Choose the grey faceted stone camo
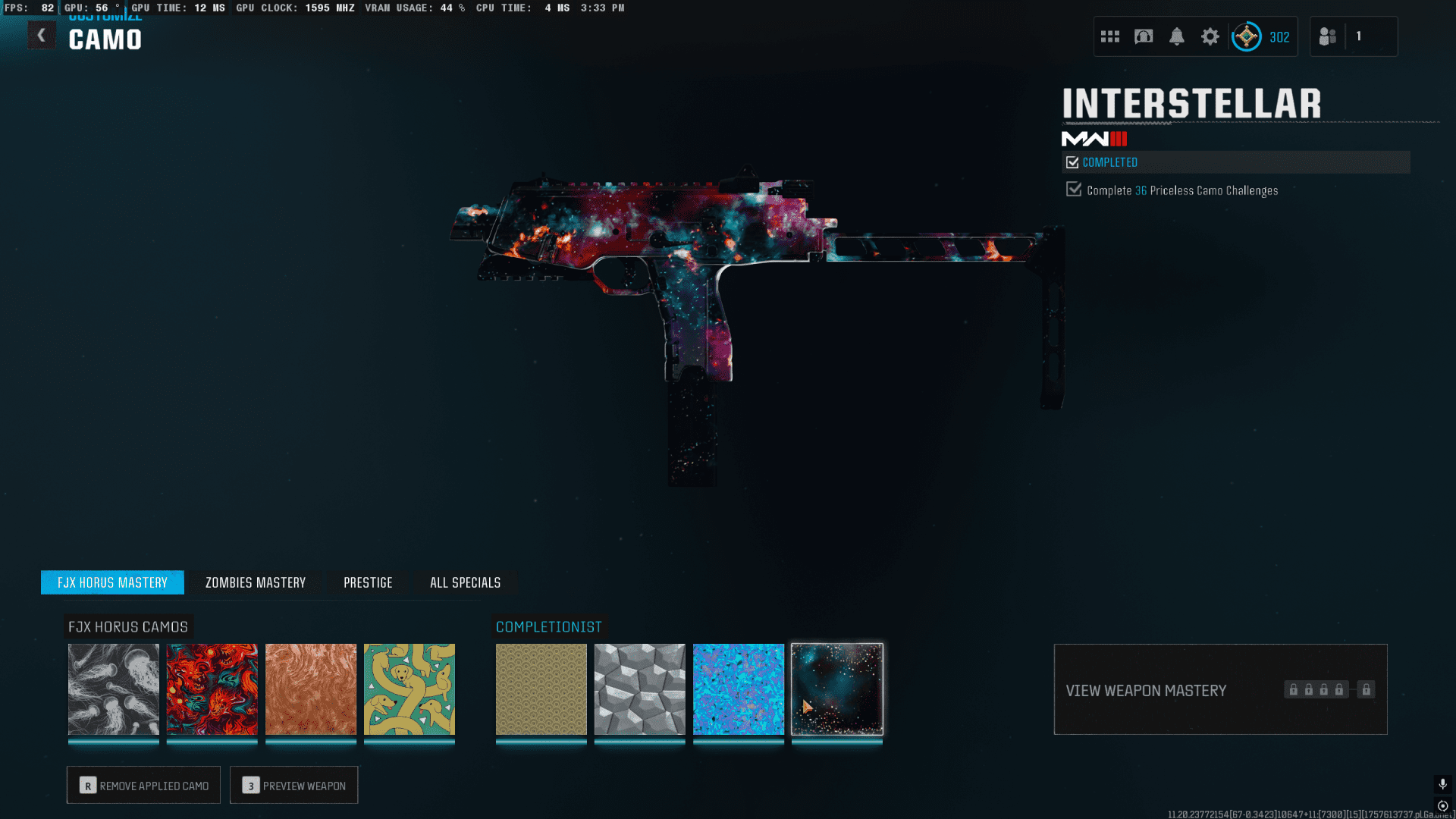Image resolution: width=1456 pixels, height=819 pixels. click(x=640, y=689)
